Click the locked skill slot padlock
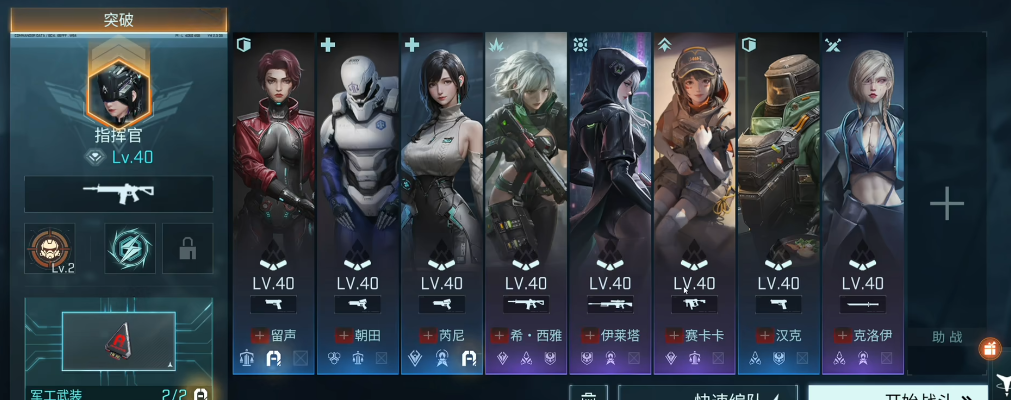Viewport: 1011px width, 400px height. (187, 249)
